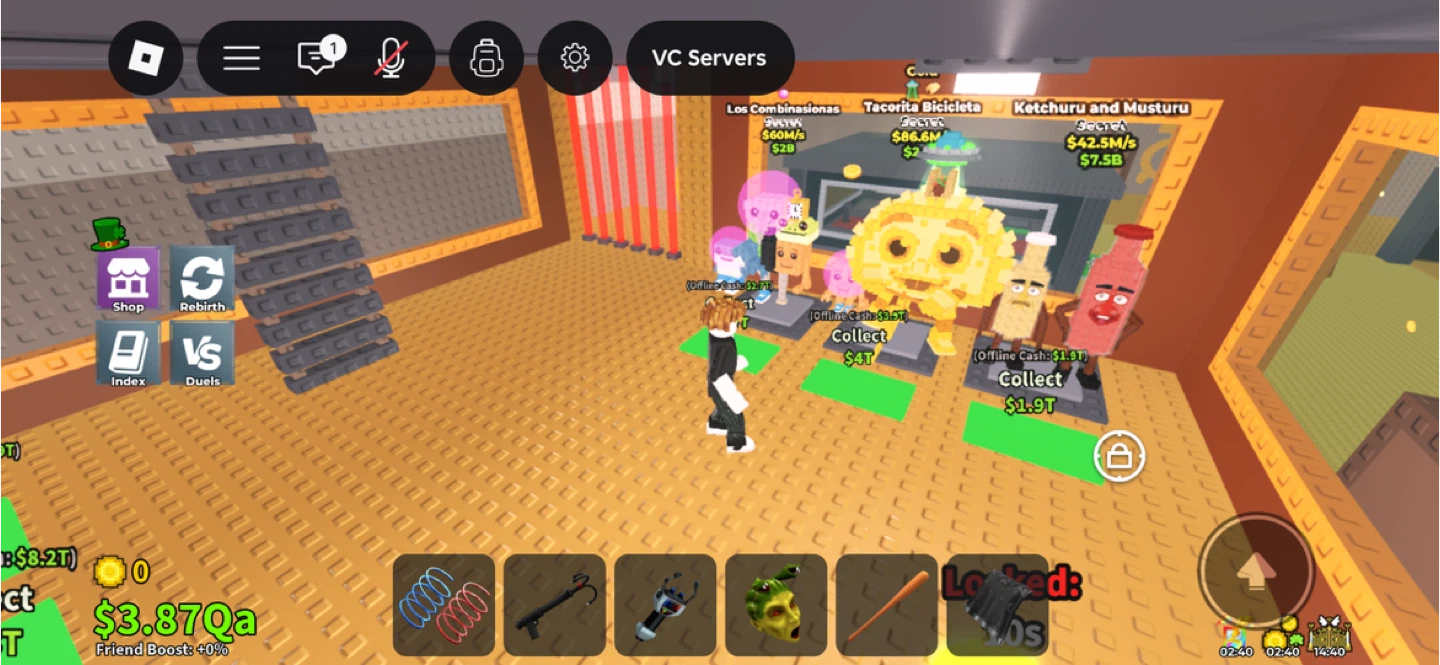The image size is (1440, 665).
Task: Open the Roblox main menu logo
Action: [146, 58]
